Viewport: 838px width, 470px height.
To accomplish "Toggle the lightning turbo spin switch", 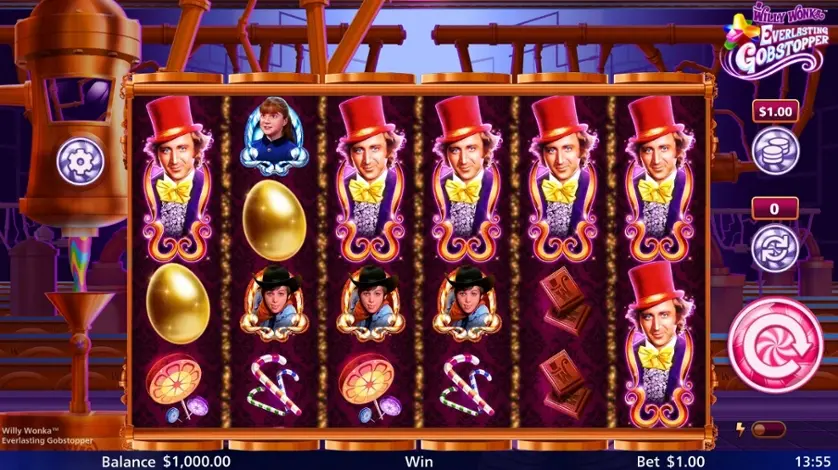I will click(767, 430).
